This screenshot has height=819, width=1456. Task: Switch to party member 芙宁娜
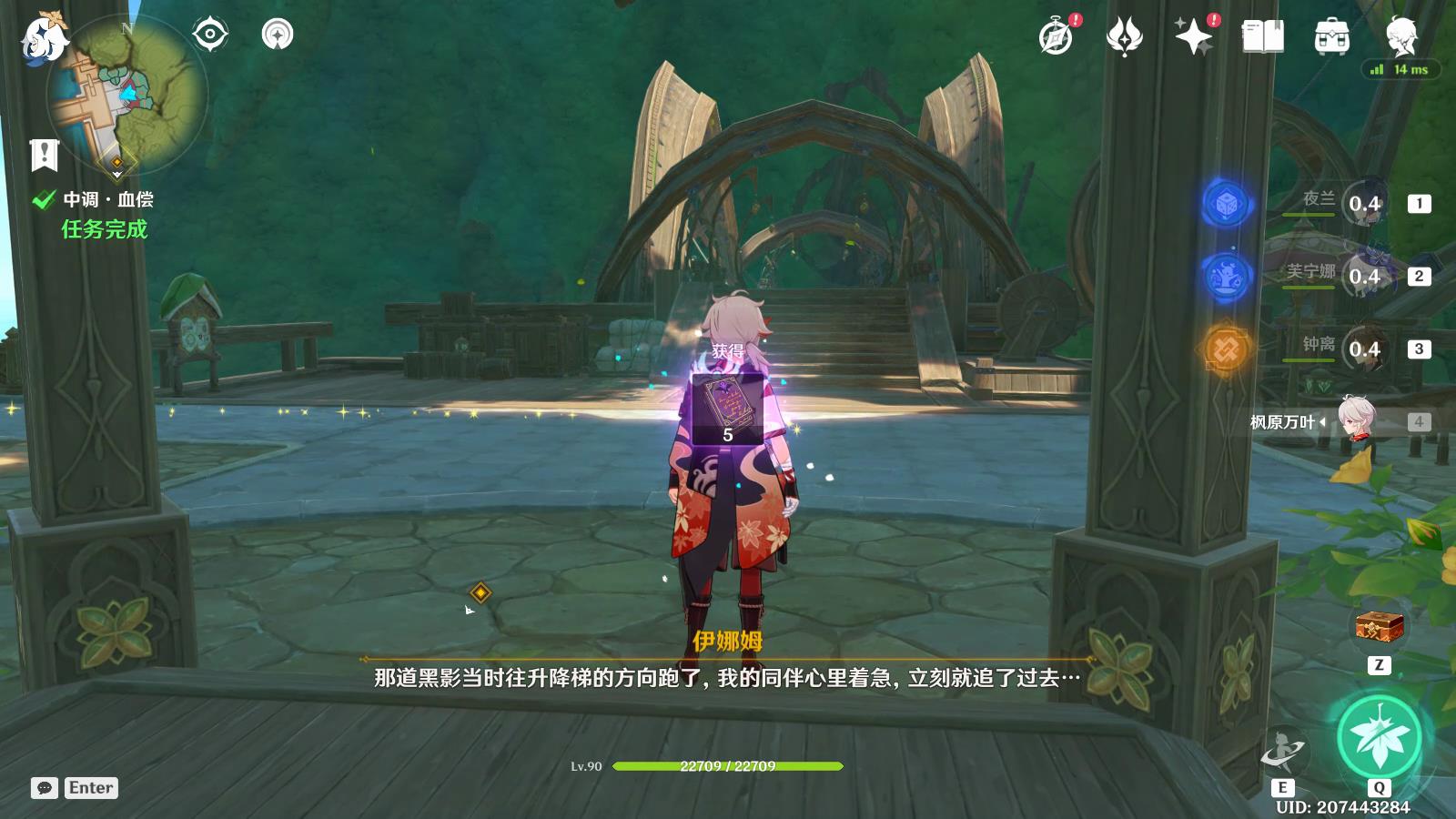click(x=1362, y=276)
